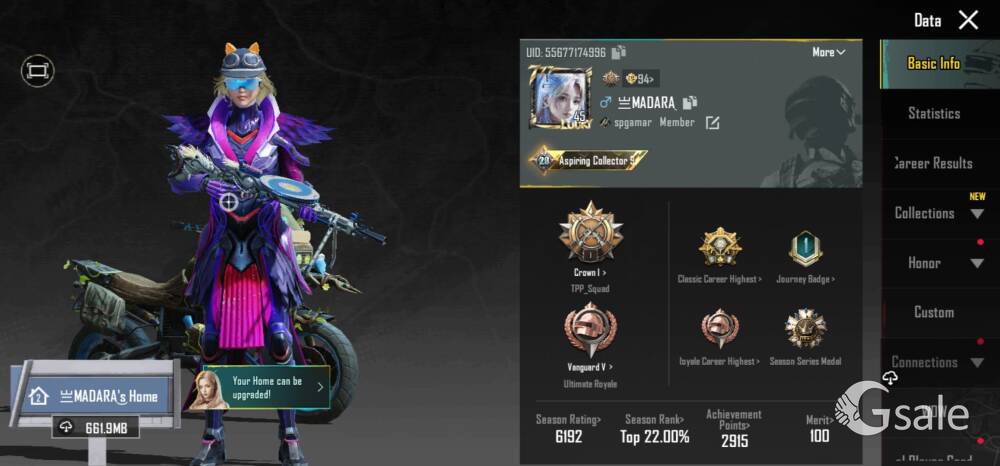The image size is (1000, 466).
Task: View the Vanguard V Ultimate Royale badge
Action: tap(591, 332)
